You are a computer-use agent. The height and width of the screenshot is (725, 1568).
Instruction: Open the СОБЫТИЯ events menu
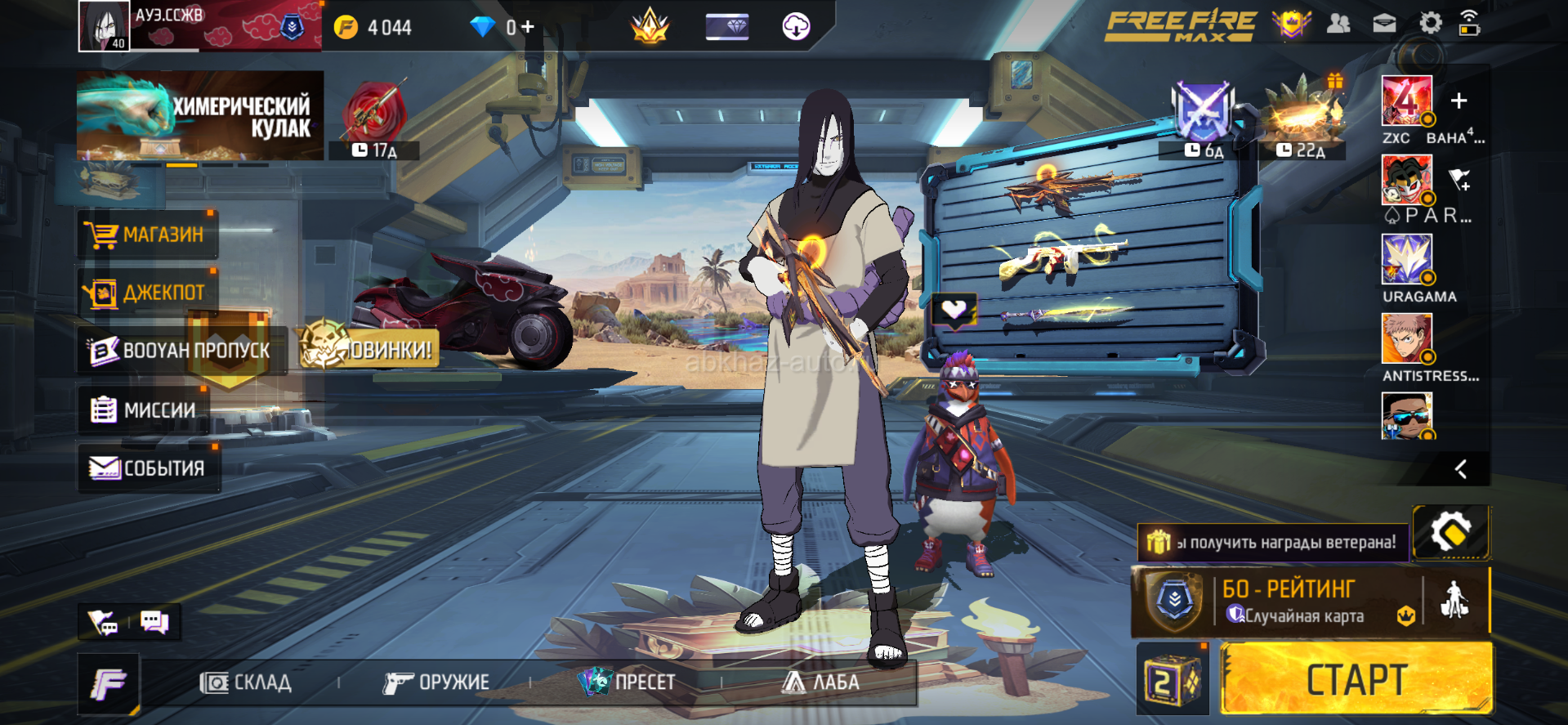click(148, 468)
